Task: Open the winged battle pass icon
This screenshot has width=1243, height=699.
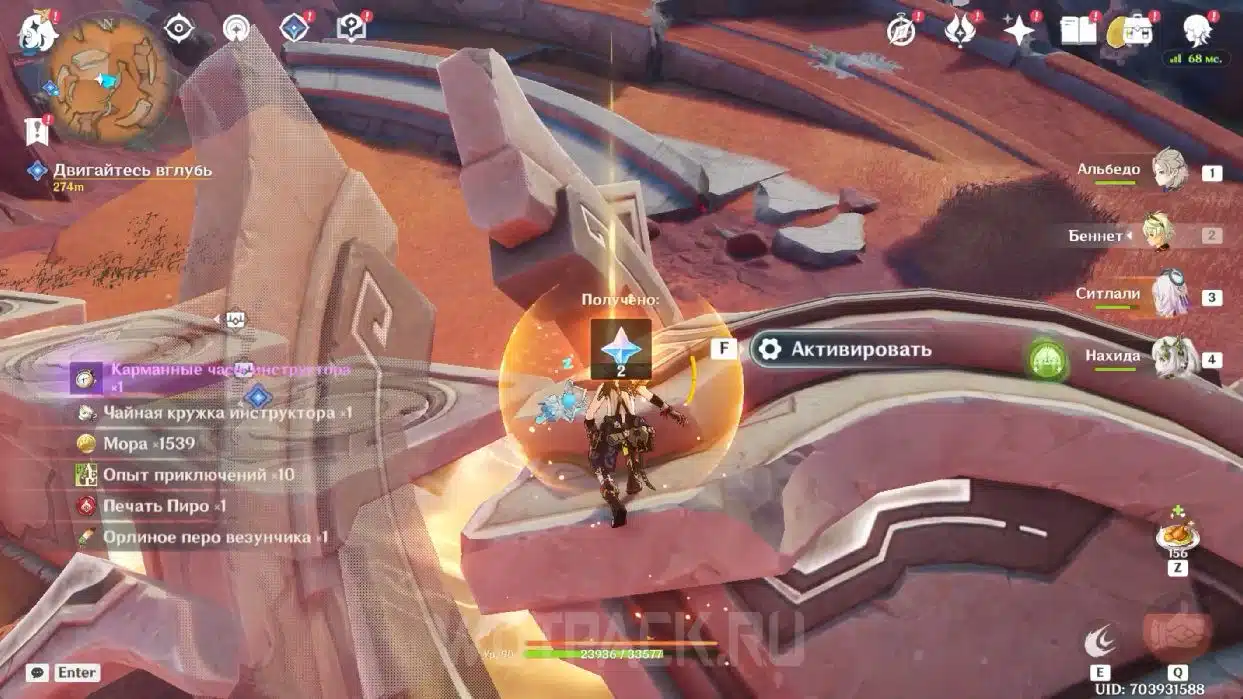Action: coord(960,31)
